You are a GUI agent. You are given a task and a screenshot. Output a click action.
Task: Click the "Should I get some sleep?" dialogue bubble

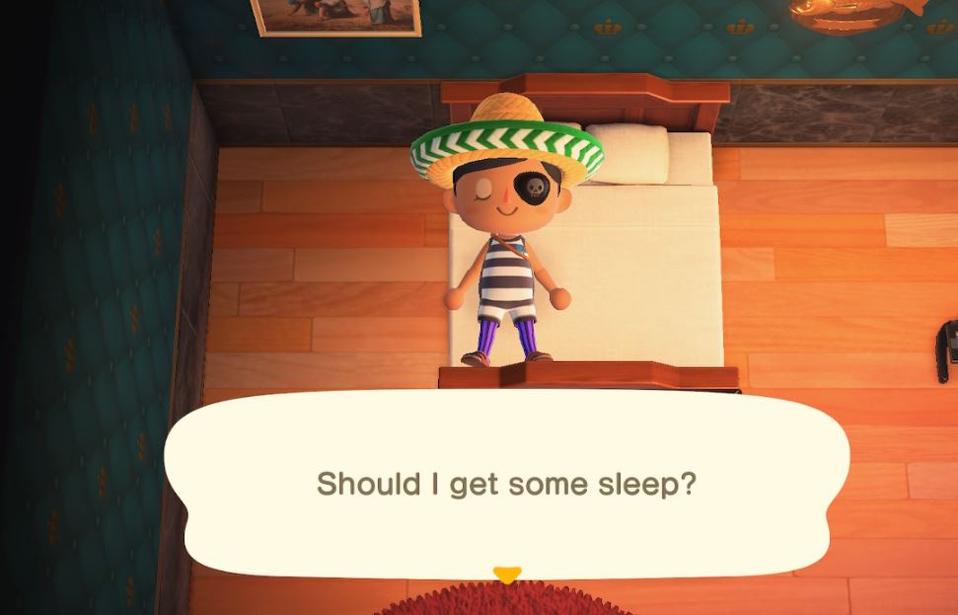tap(506, 484)
